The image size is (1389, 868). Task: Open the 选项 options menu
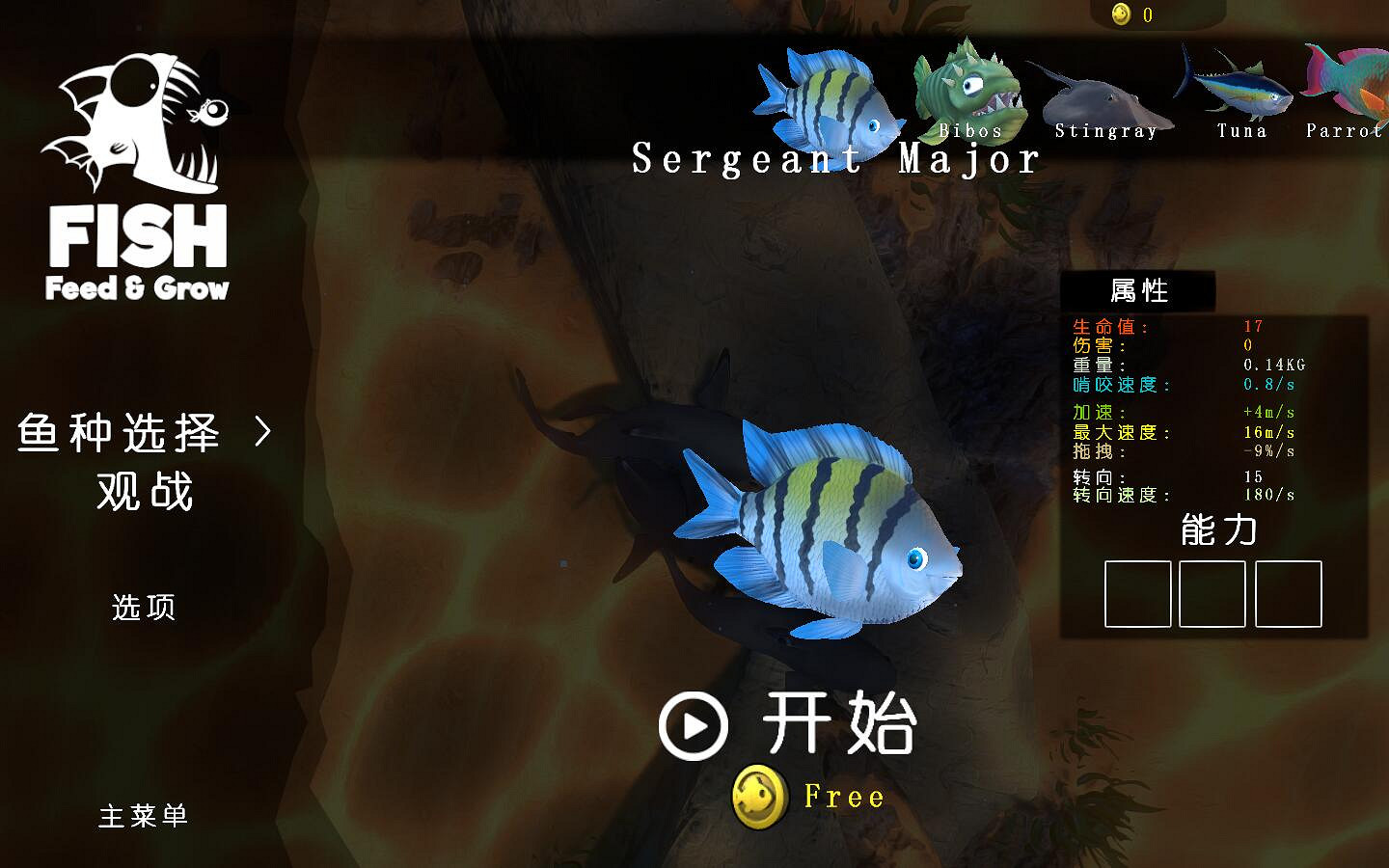pyautogui.click(x=141, y=609)
